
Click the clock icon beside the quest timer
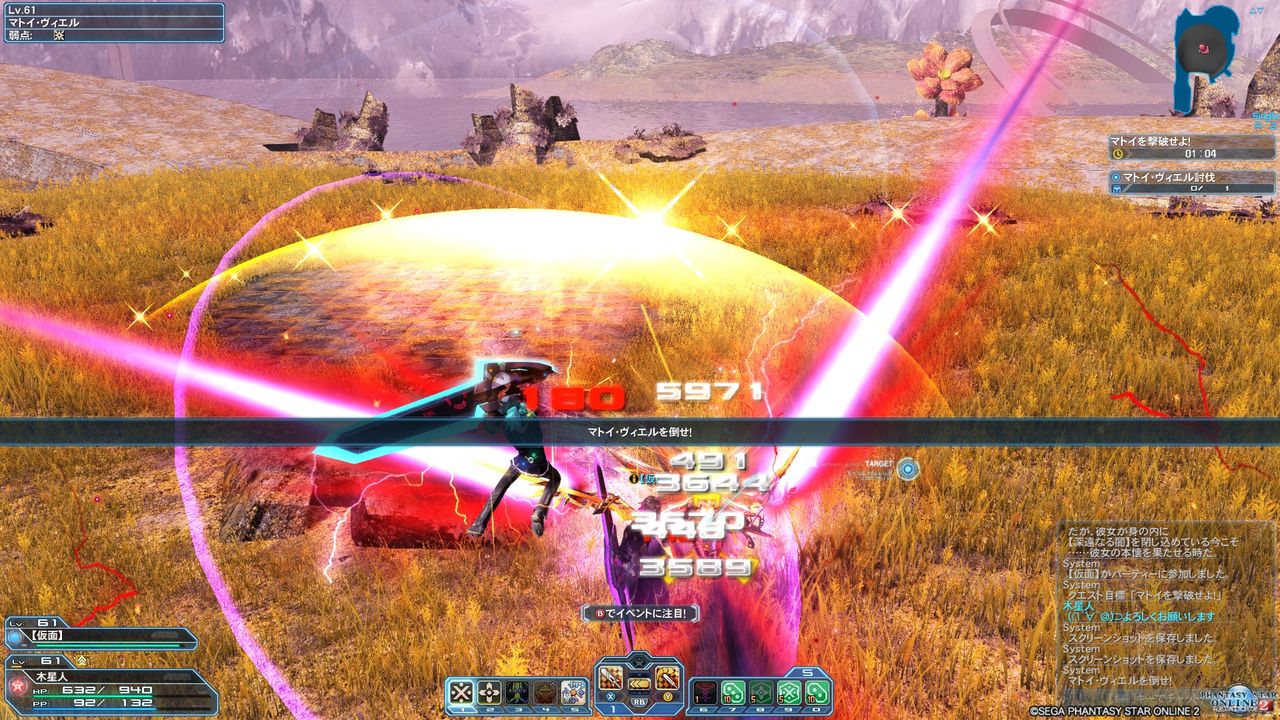tap(1118, 153)
